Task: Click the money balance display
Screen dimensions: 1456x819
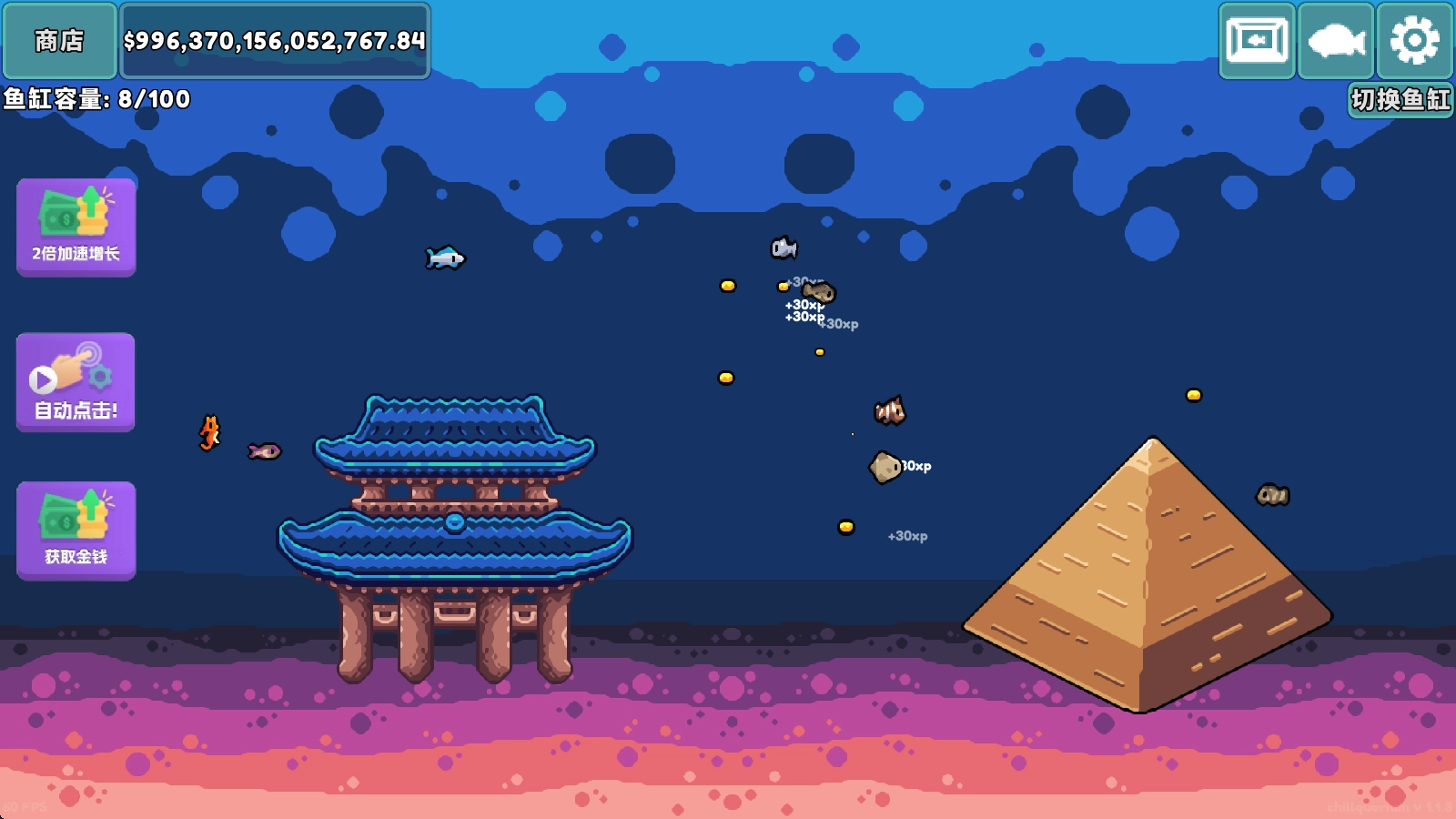Action: pos(274,40)
